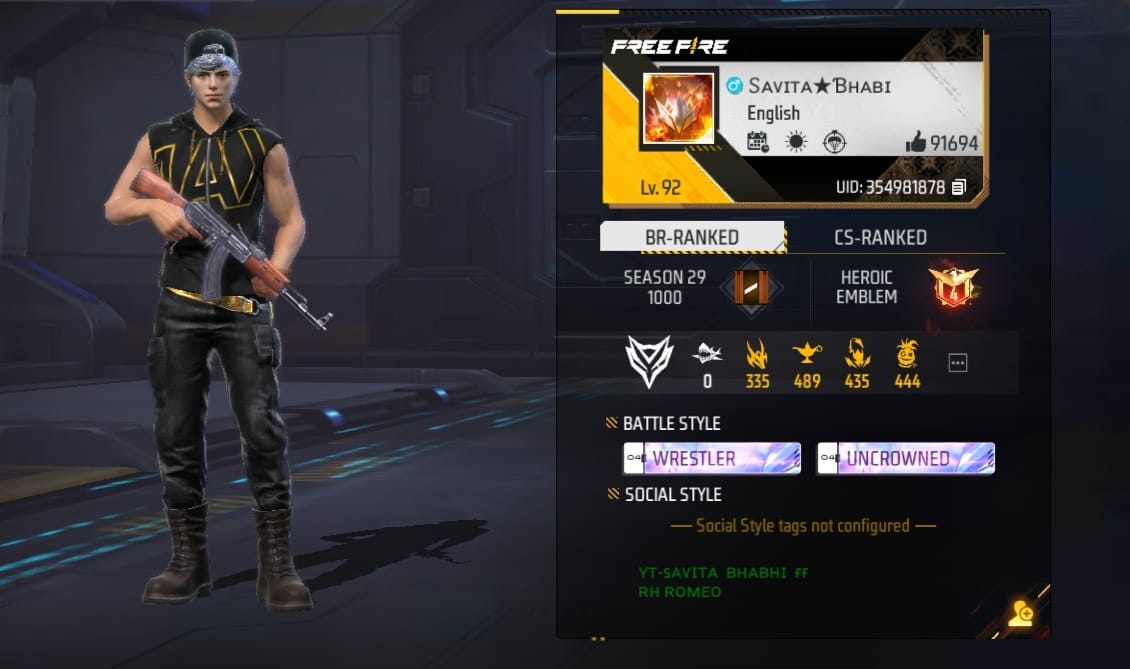Click the pineapple badge showing 444
Image resolution: width=1130 pixels, height=669 pixels.
tap(907, 353)
